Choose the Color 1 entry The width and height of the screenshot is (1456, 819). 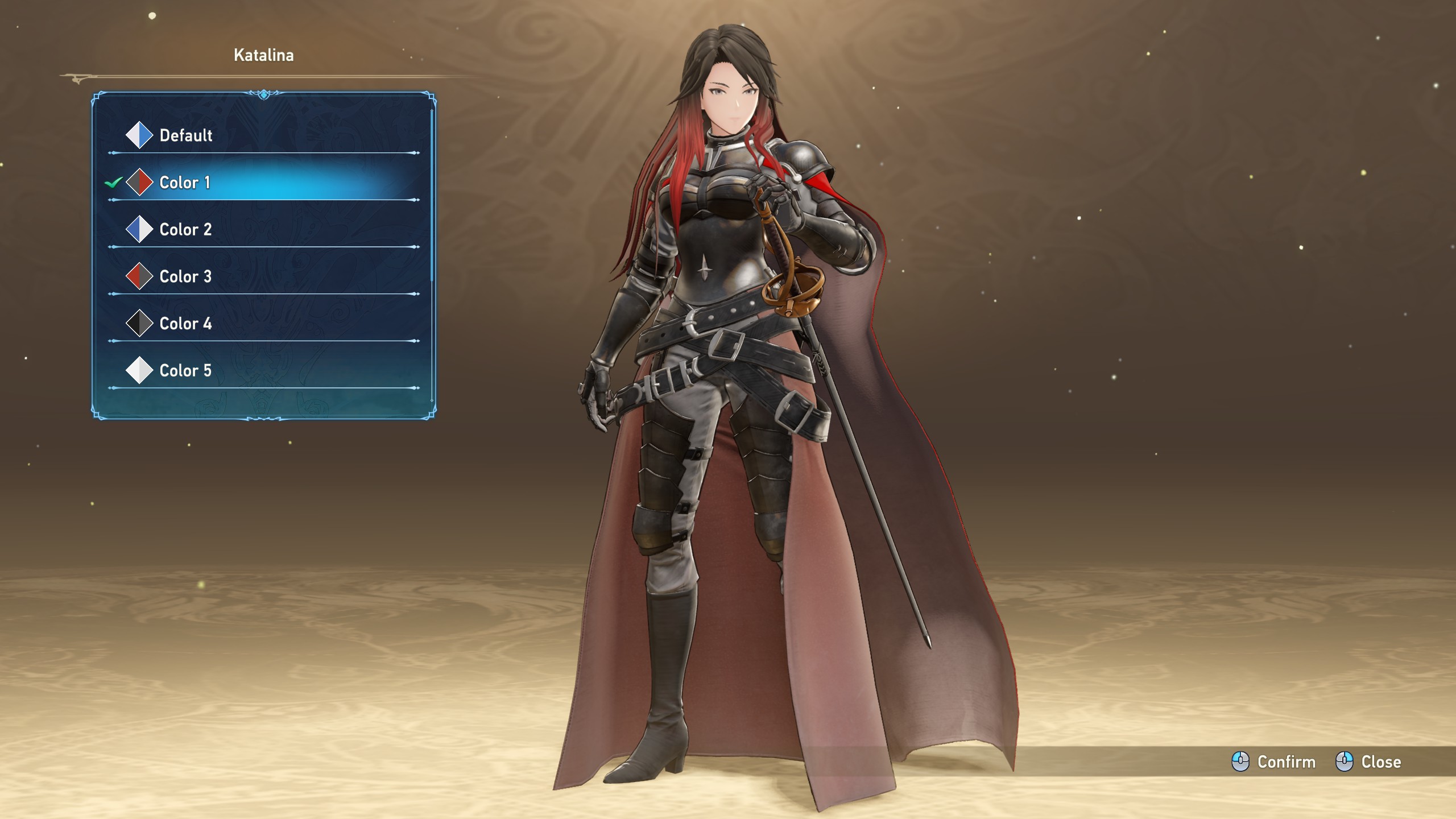pos(185,183)
